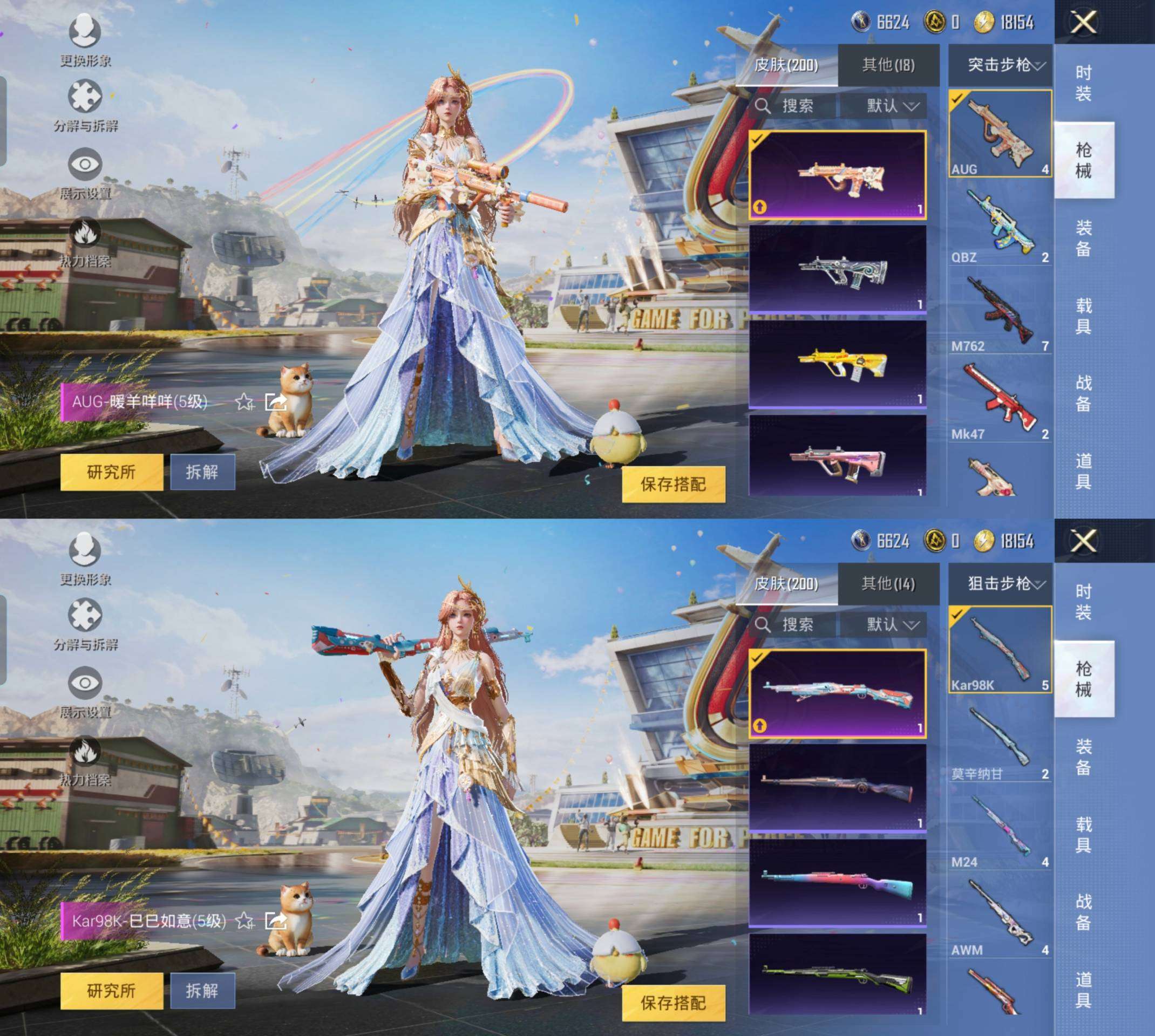This screenshot has width=1155, height=1036.
Task: Choose the pink AUG skin
Action: [837, 456]
